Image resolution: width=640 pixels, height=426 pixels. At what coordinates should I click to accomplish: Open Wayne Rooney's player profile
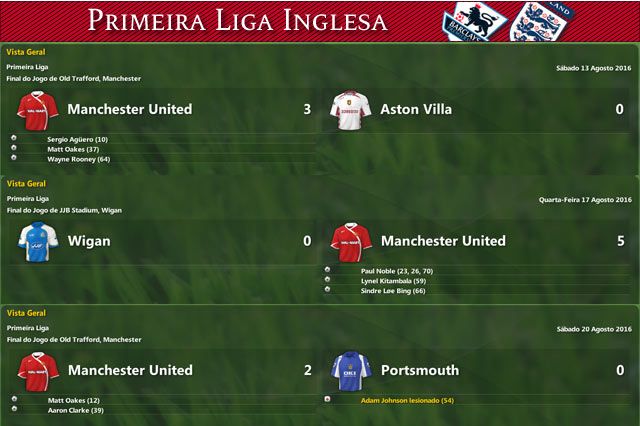78,159
